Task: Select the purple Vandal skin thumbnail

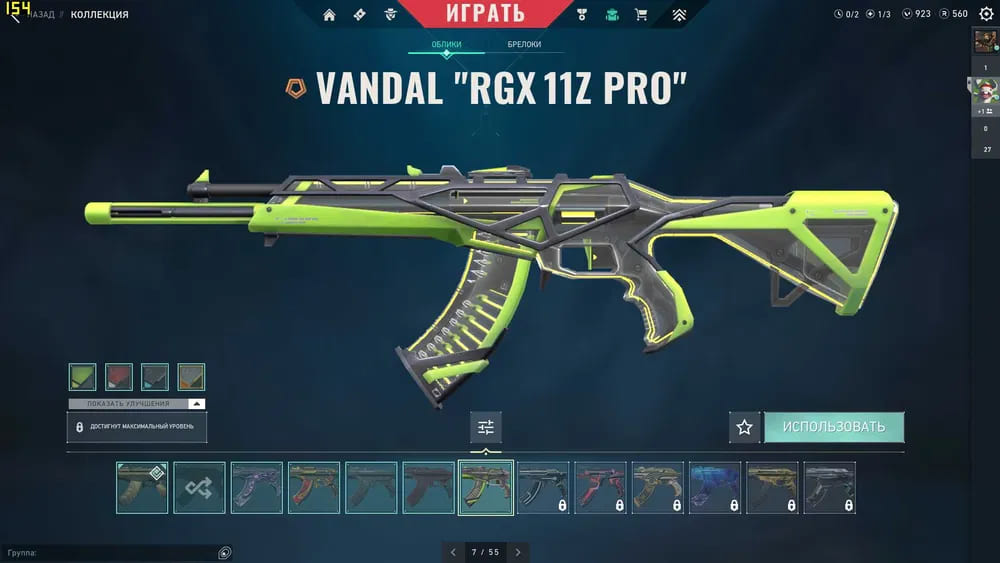Action: click(x=257, y=487)
